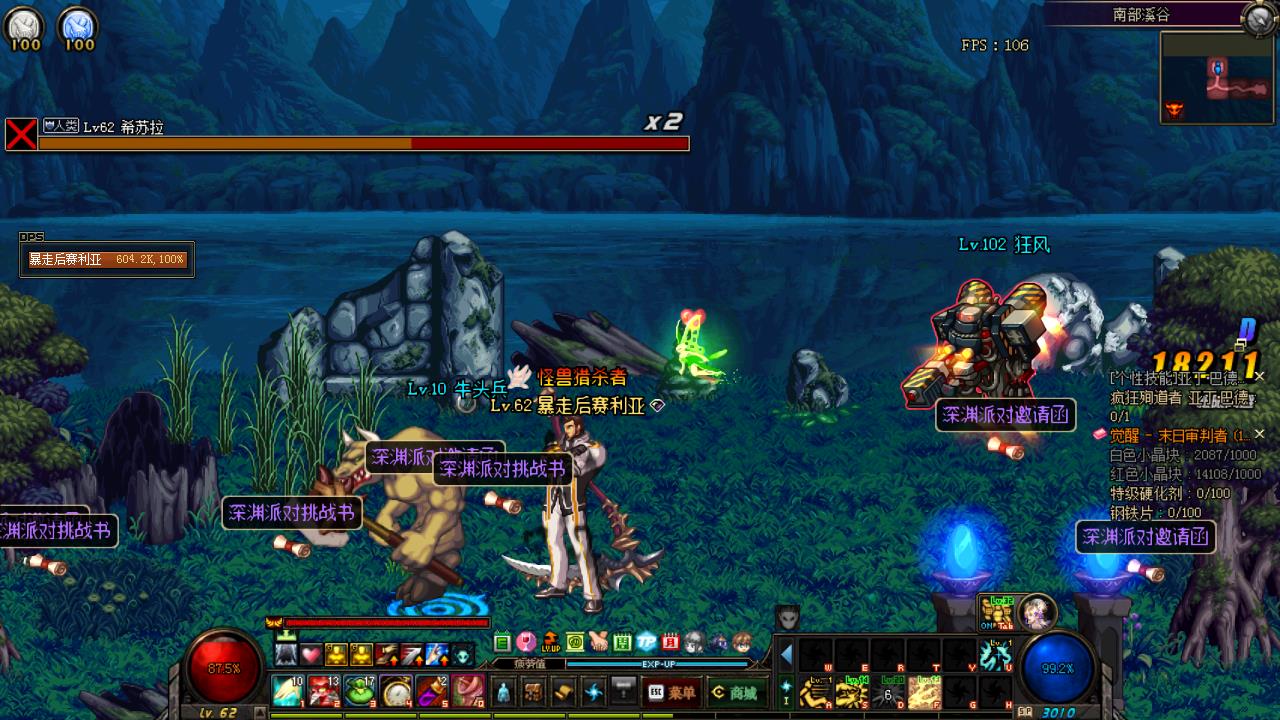Activate the glowing claw skill on F
This screenshot has height=720, width=1280.
(x=924, y=692)
